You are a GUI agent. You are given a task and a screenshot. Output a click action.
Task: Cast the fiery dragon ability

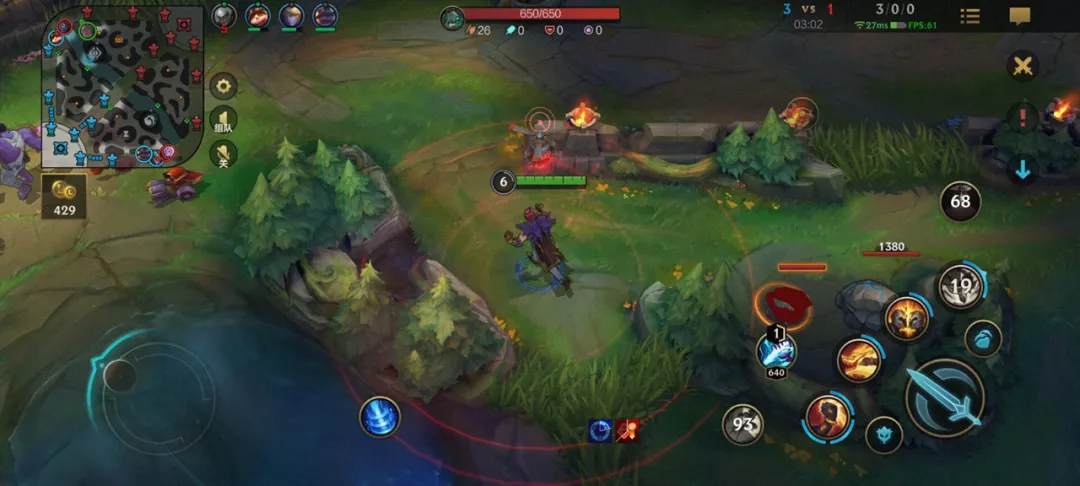(x=858, y=360)
